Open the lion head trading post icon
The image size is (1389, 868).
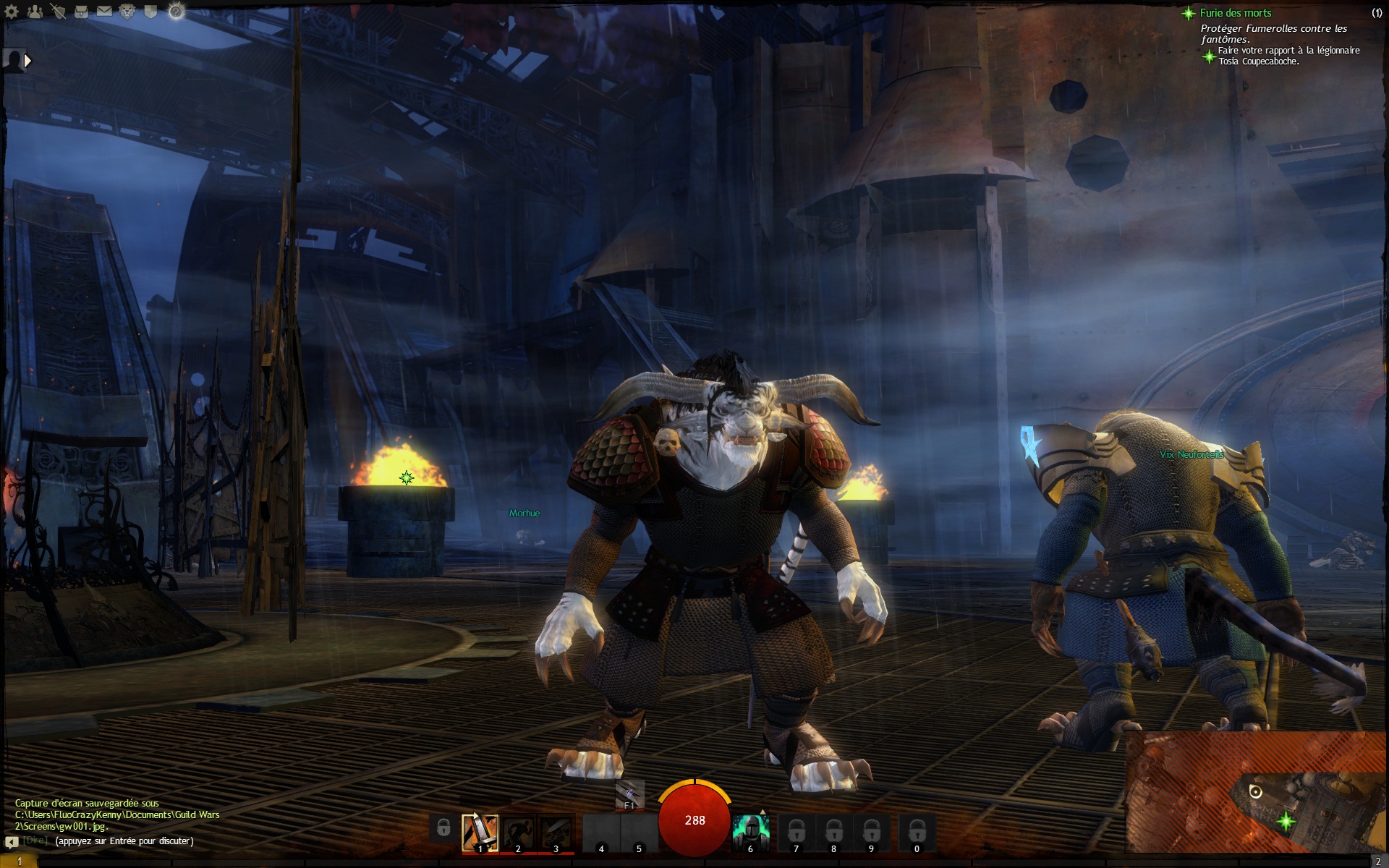click(127, 12)
